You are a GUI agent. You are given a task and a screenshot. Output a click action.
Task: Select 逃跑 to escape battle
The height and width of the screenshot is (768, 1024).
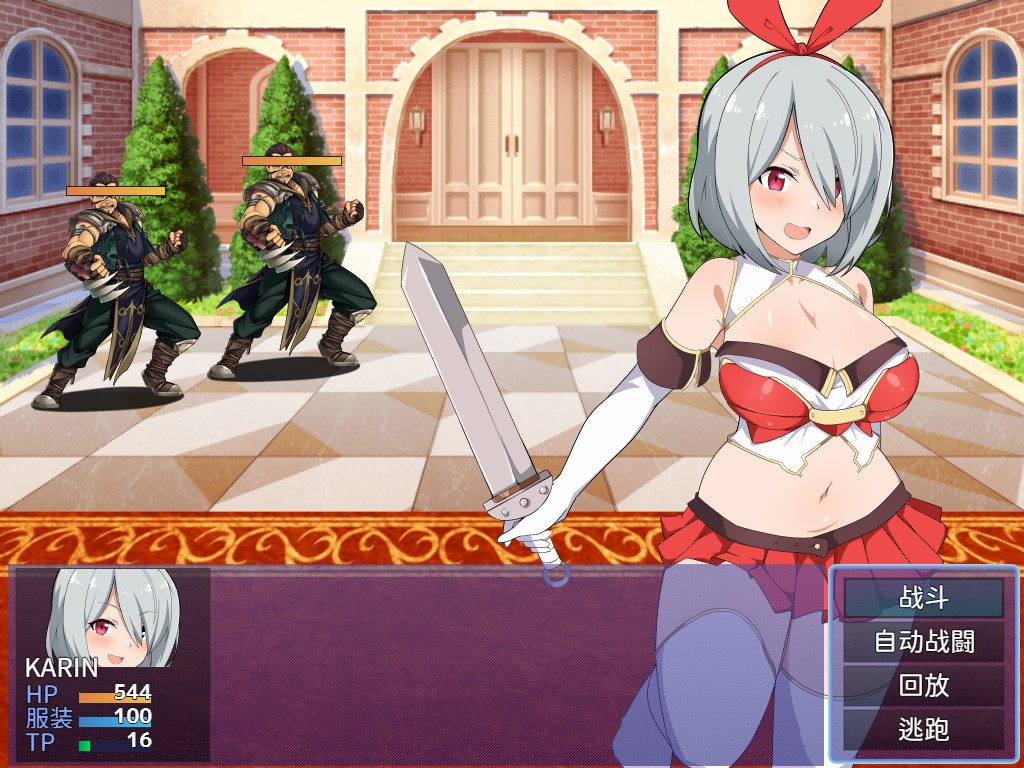click(923, 730)
